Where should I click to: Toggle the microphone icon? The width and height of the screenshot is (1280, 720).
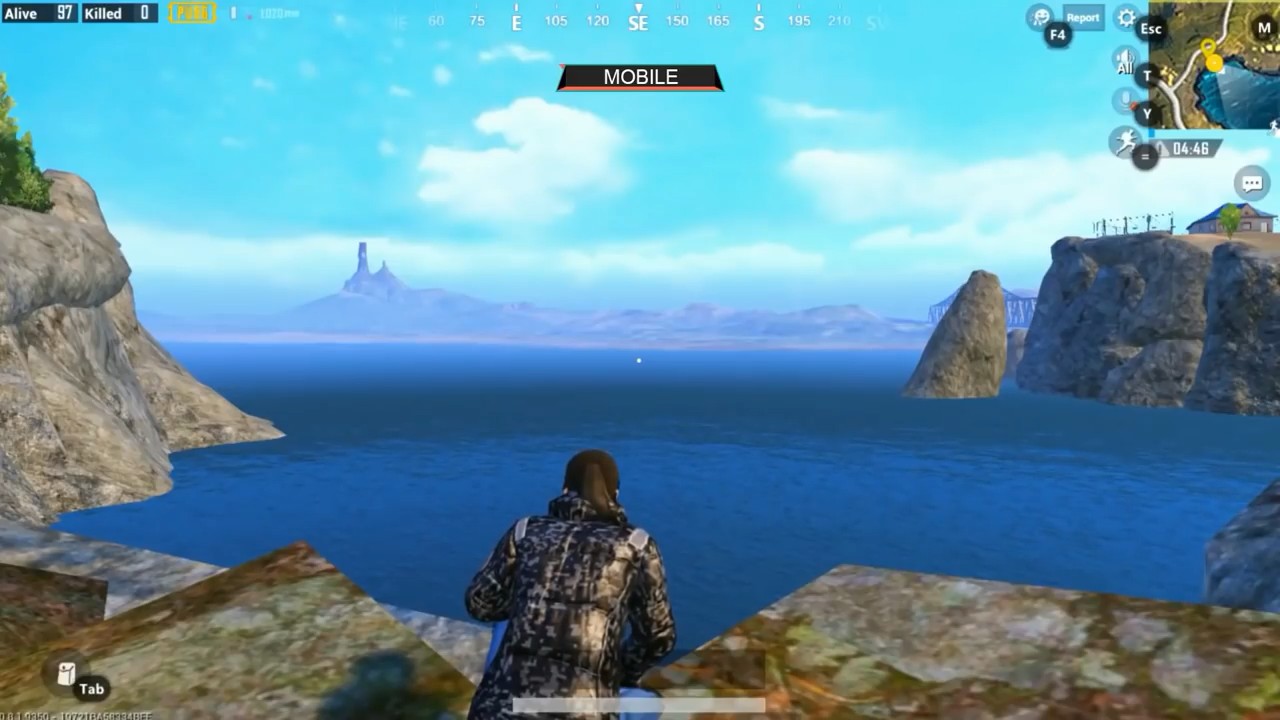tap(1125, 101)
